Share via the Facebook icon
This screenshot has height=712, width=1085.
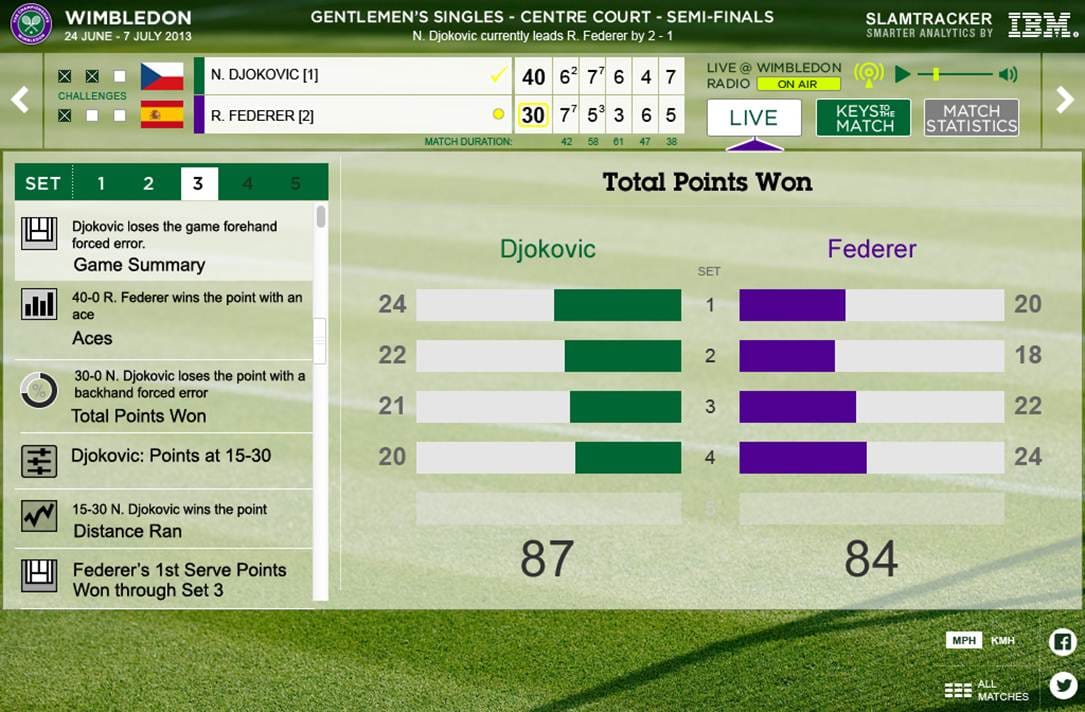click(1062, 642)
